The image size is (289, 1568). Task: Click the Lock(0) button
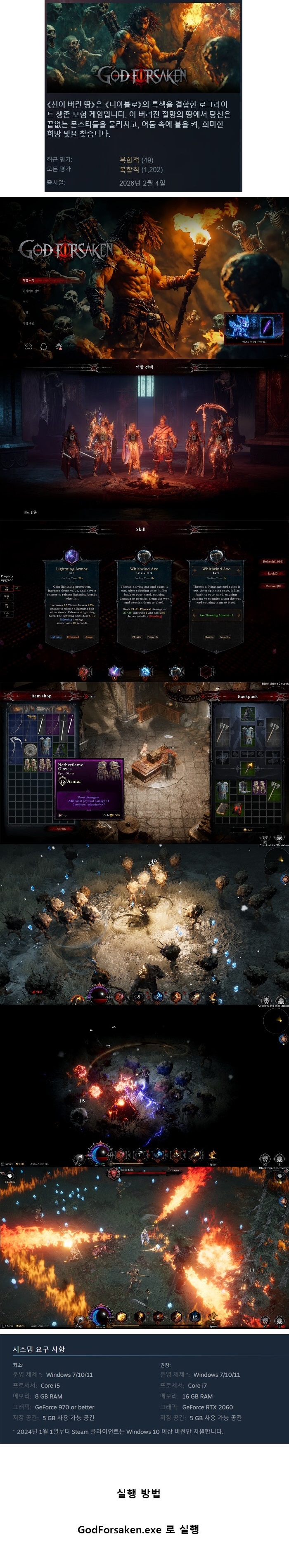[272, 573]
